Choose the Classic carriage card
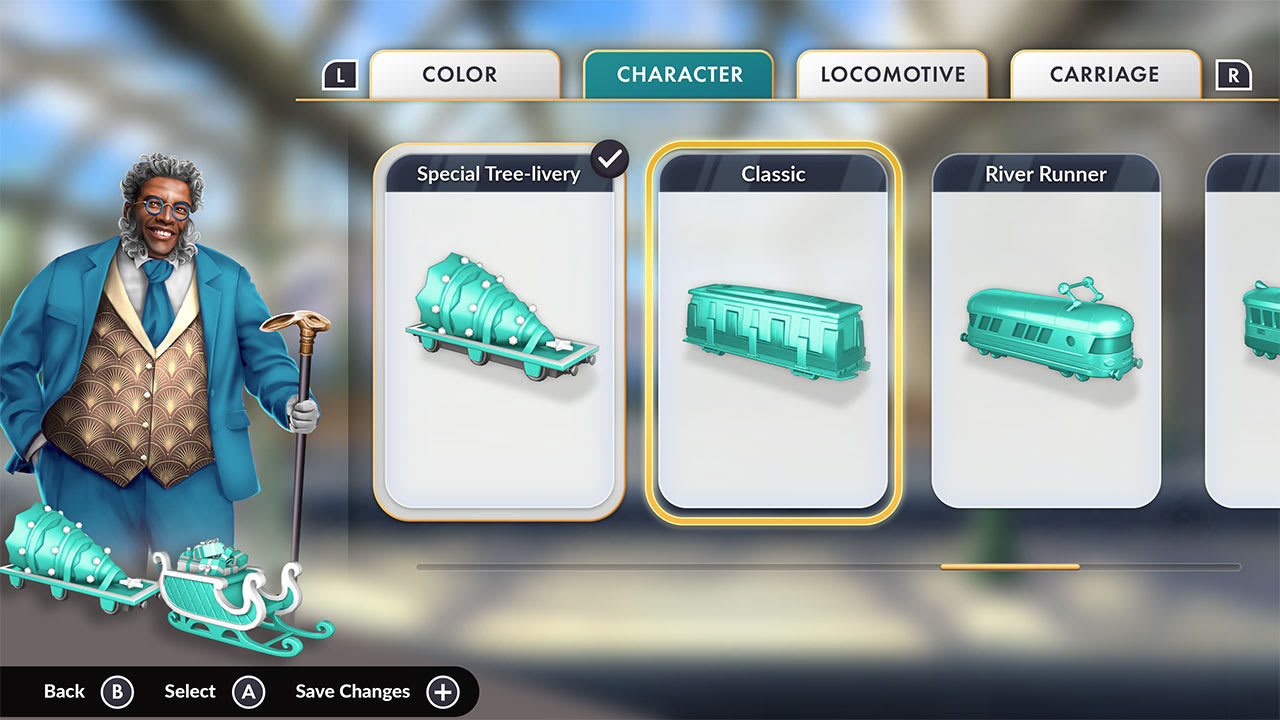Viewport: 1280px width, 720px height. pos(773,332)
